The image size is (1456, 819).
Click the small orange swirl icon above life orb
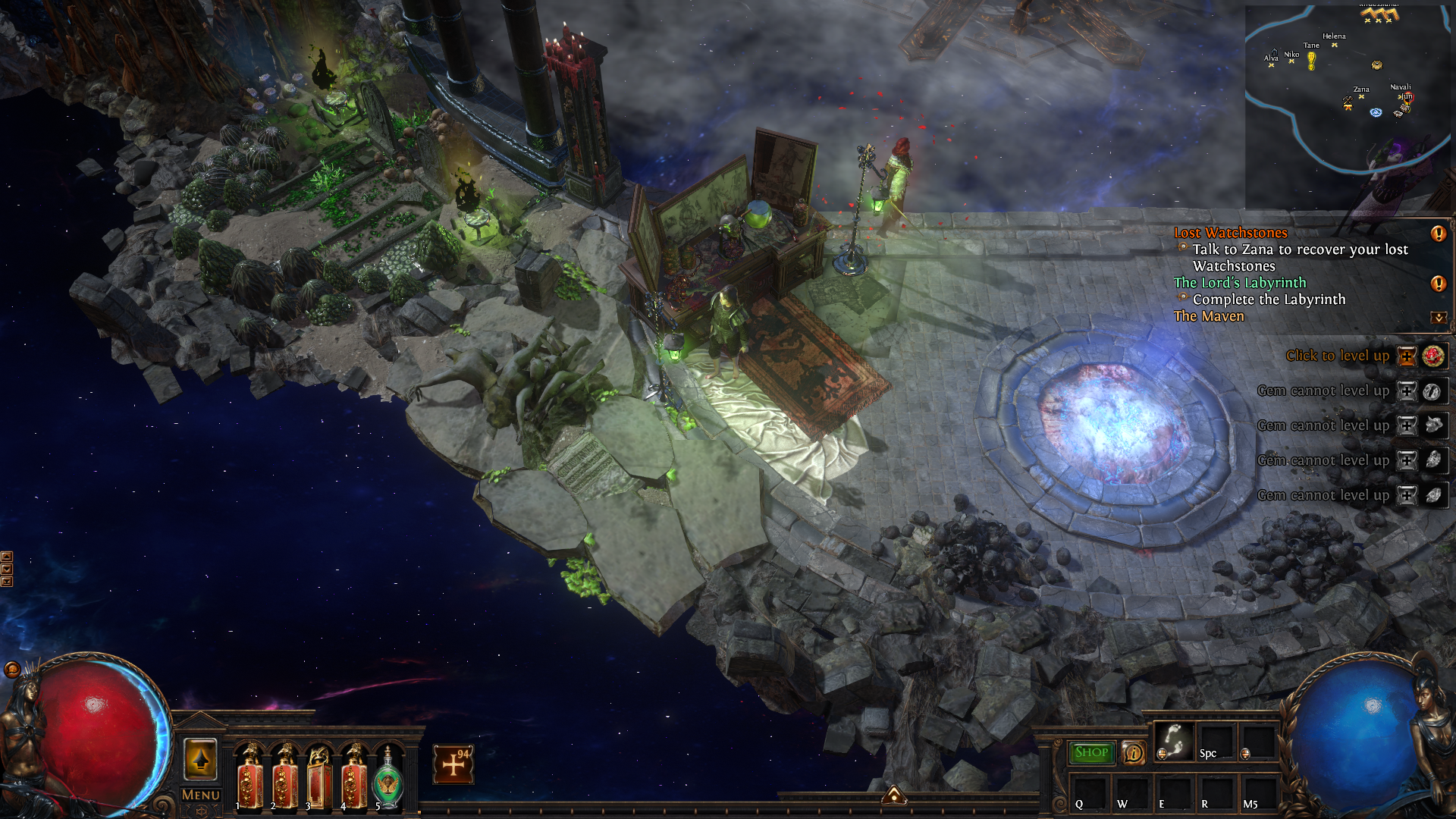click(12, 669)
